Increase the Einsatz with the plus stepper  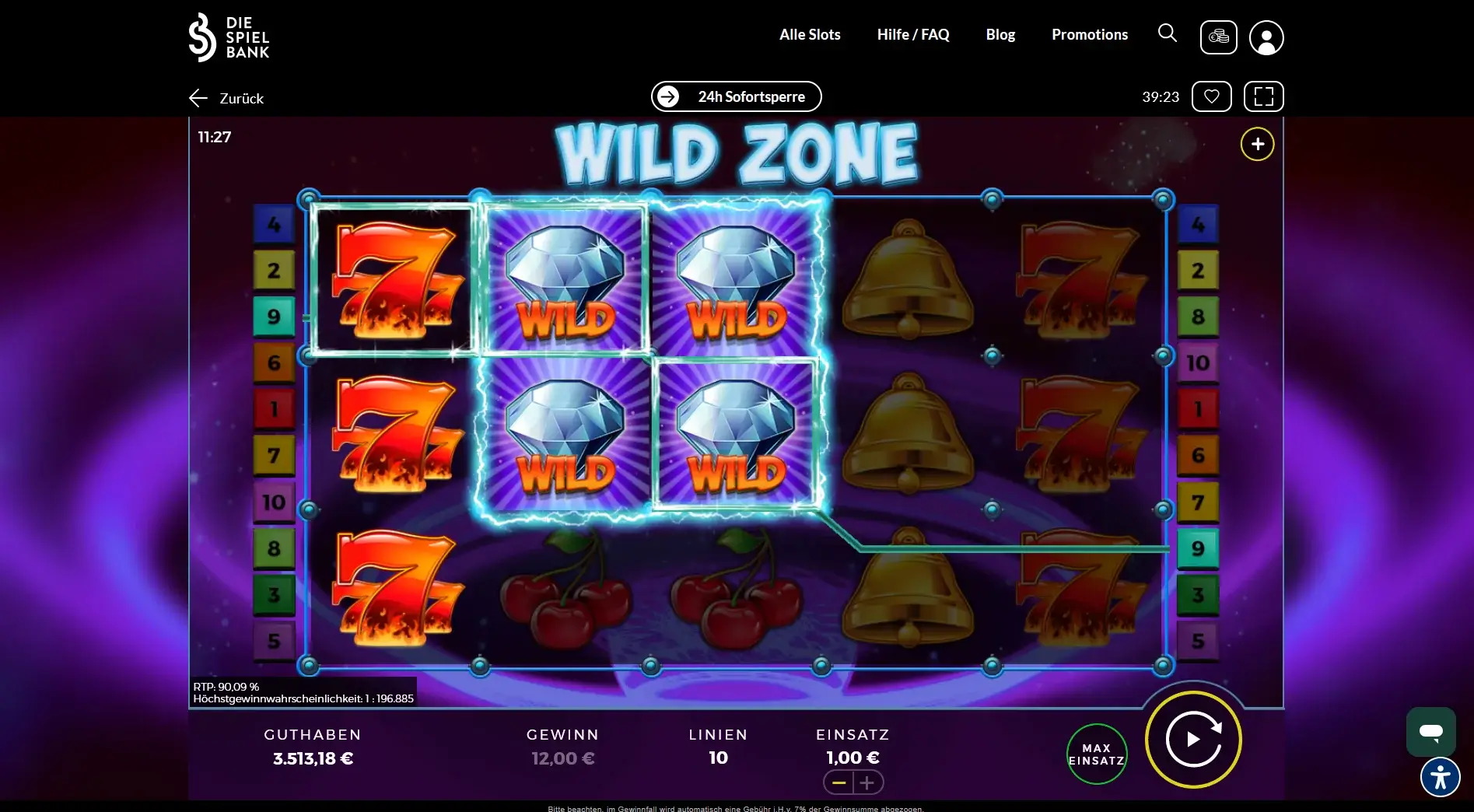point(867,782)
